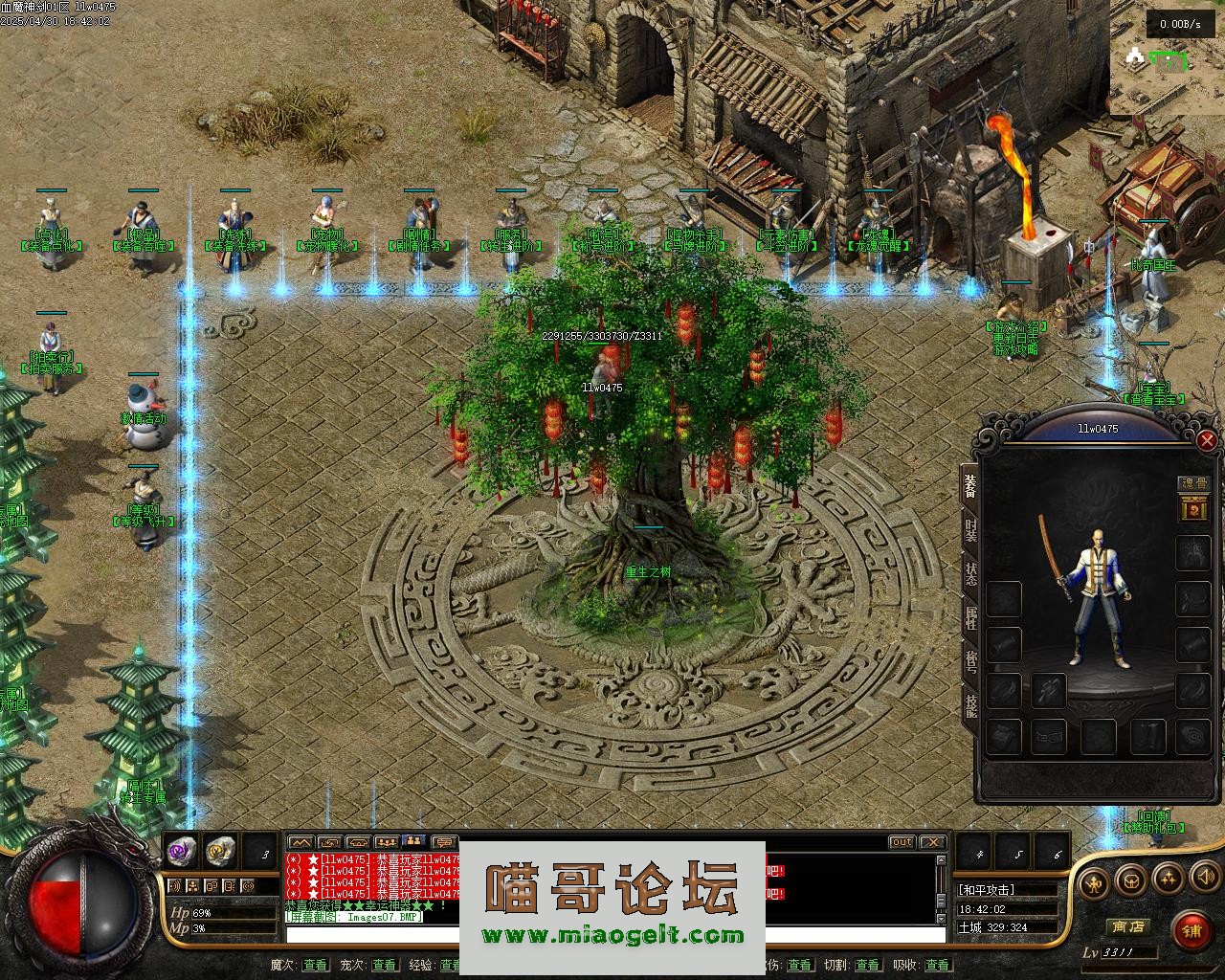Viewport: 1225px width, 980px height.
Task: Click the red 铺 stall button
Action: (1192, 929)
